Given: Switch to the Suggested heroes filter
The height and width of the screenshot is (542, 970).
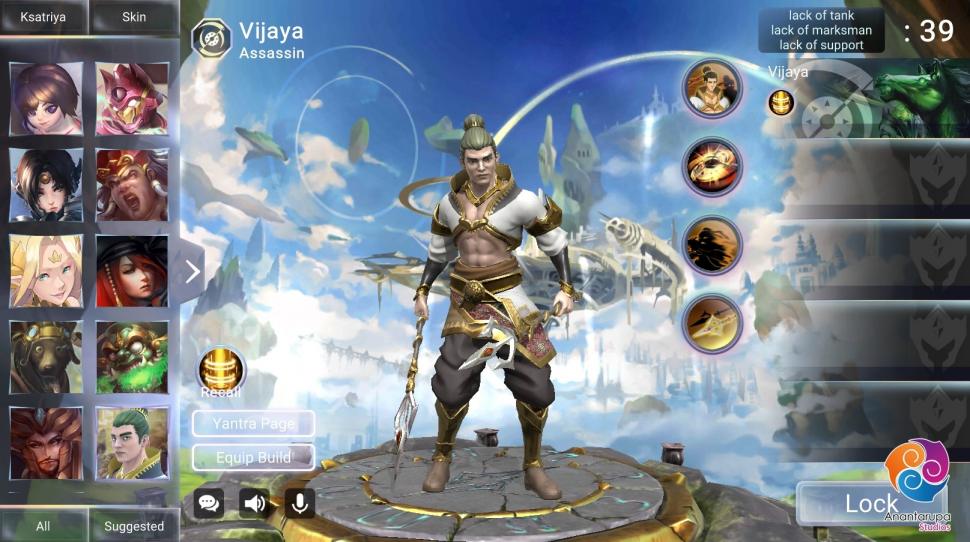Looking at the screenshot, I should (x=134, y=526).
